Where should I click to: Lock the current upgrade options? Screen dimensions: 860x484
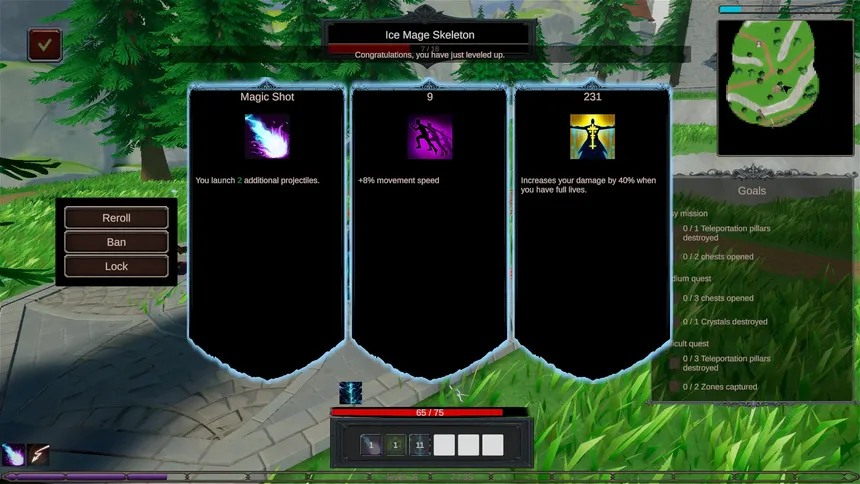[116, 266]
